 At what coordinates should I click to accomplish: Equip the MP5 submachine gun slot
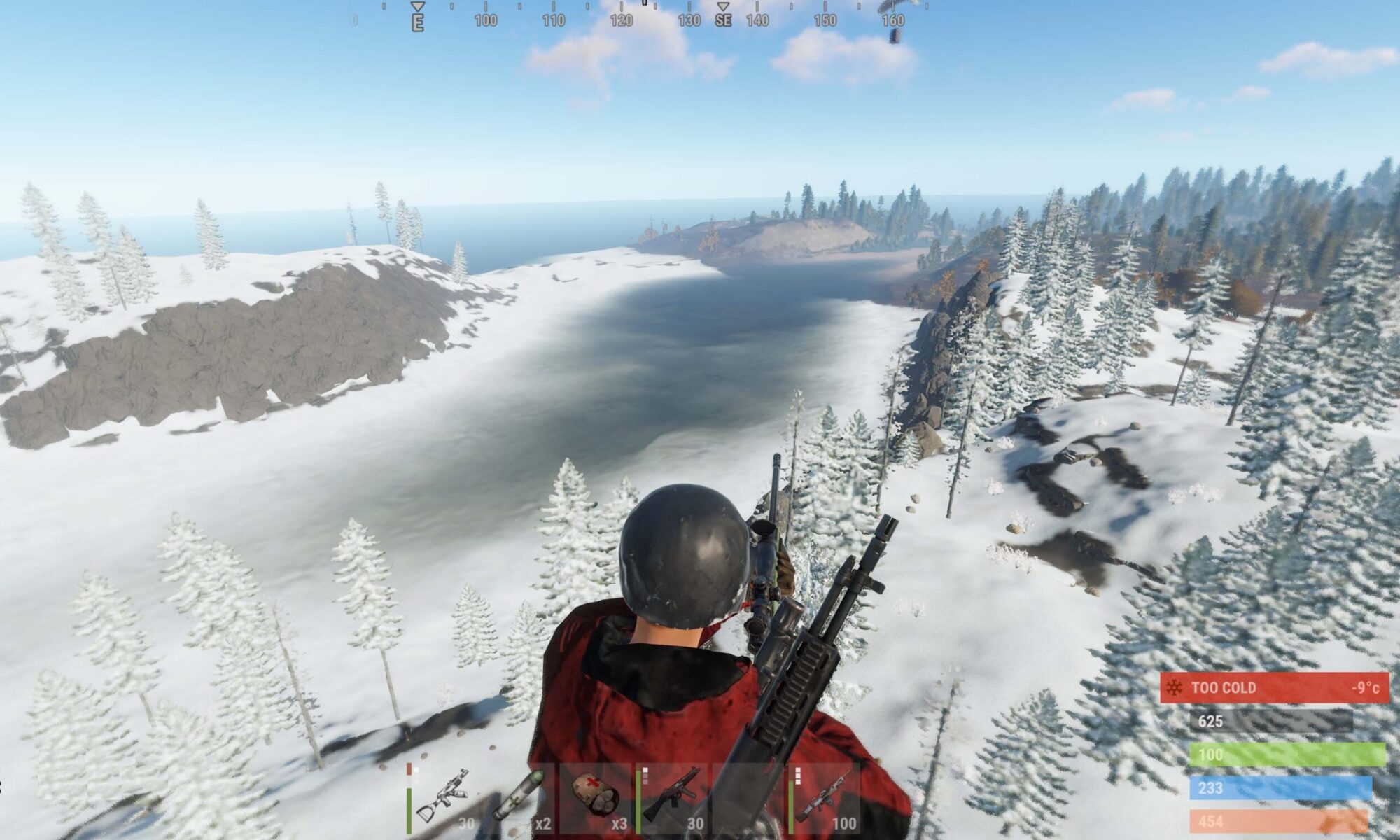coord(672,798)
